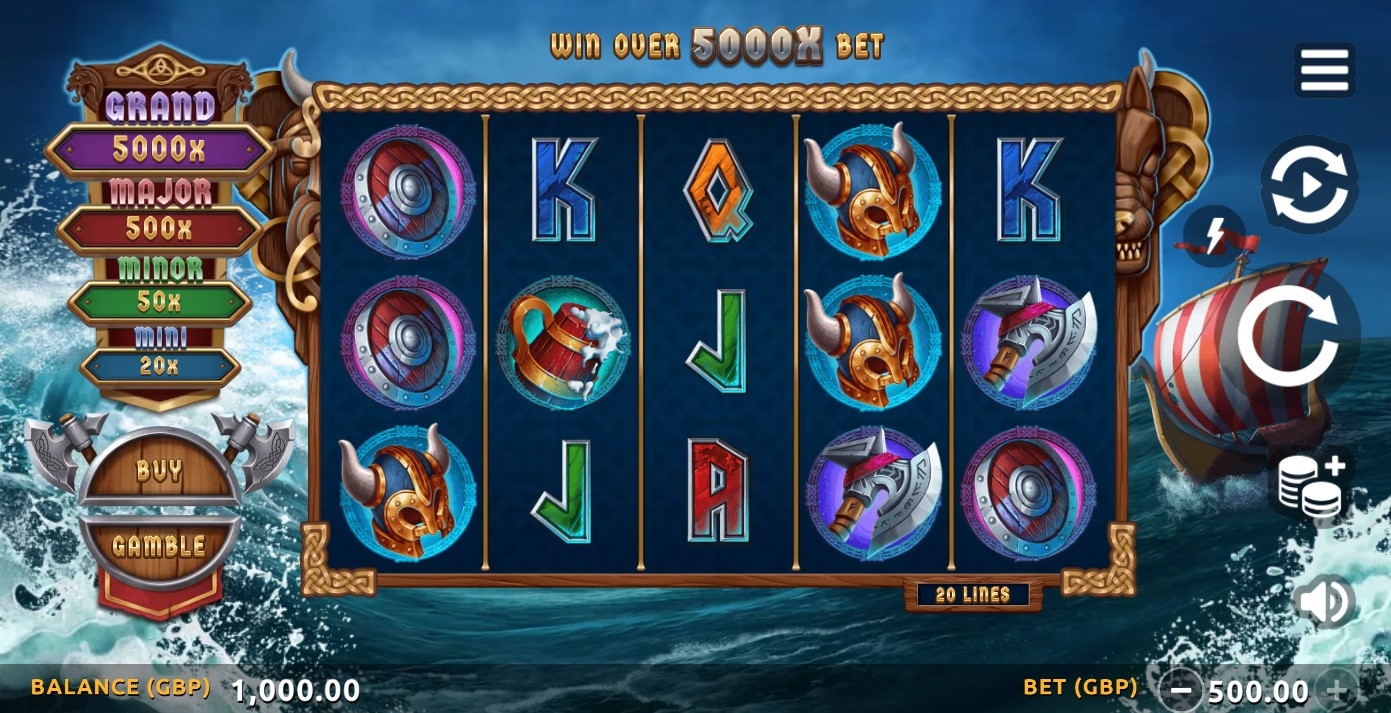
Task: Choose the Gamble barrel button
Action: pos(159,546)
